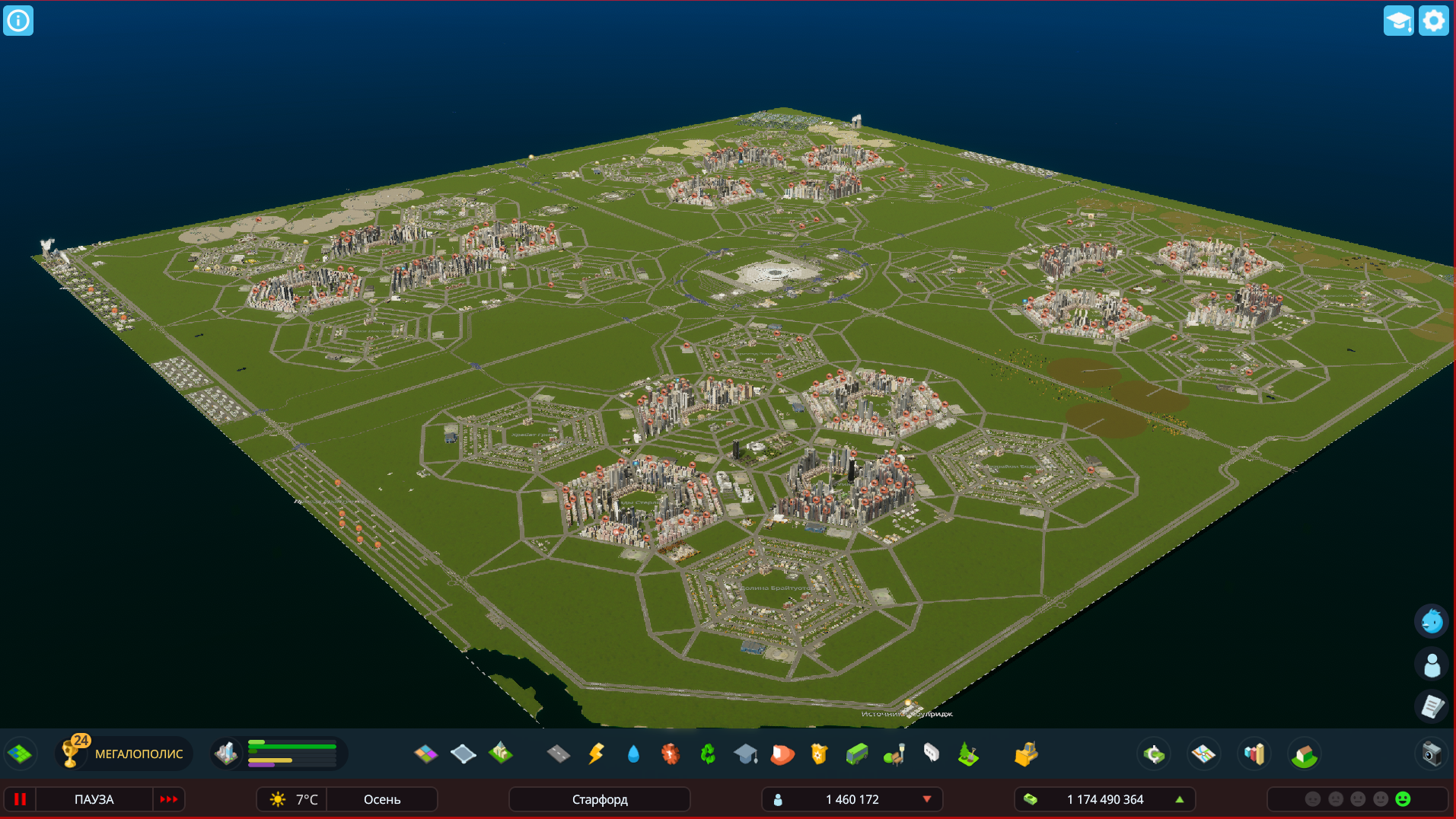Open the money economy panel
The image size is (1456, 819).
coord(1154,754)
